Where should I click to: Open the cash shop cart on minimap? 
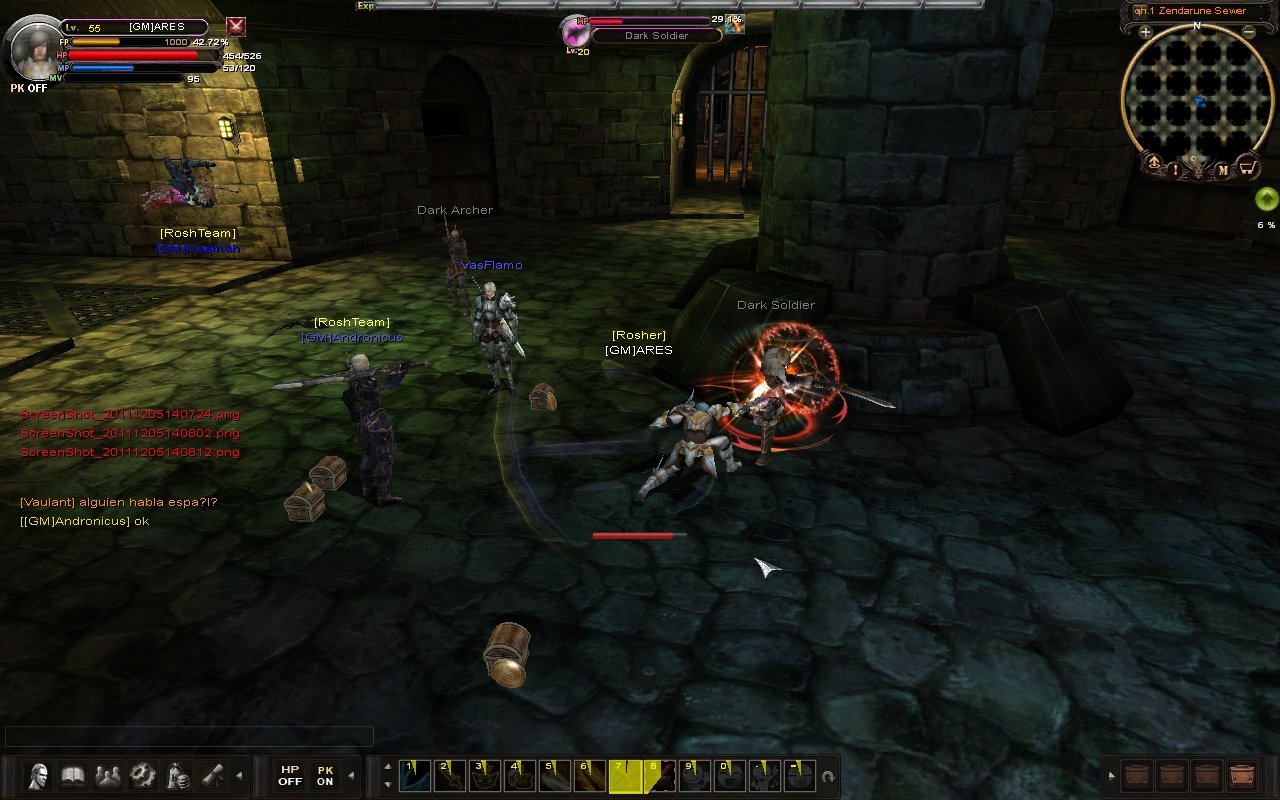(1247, 167)
